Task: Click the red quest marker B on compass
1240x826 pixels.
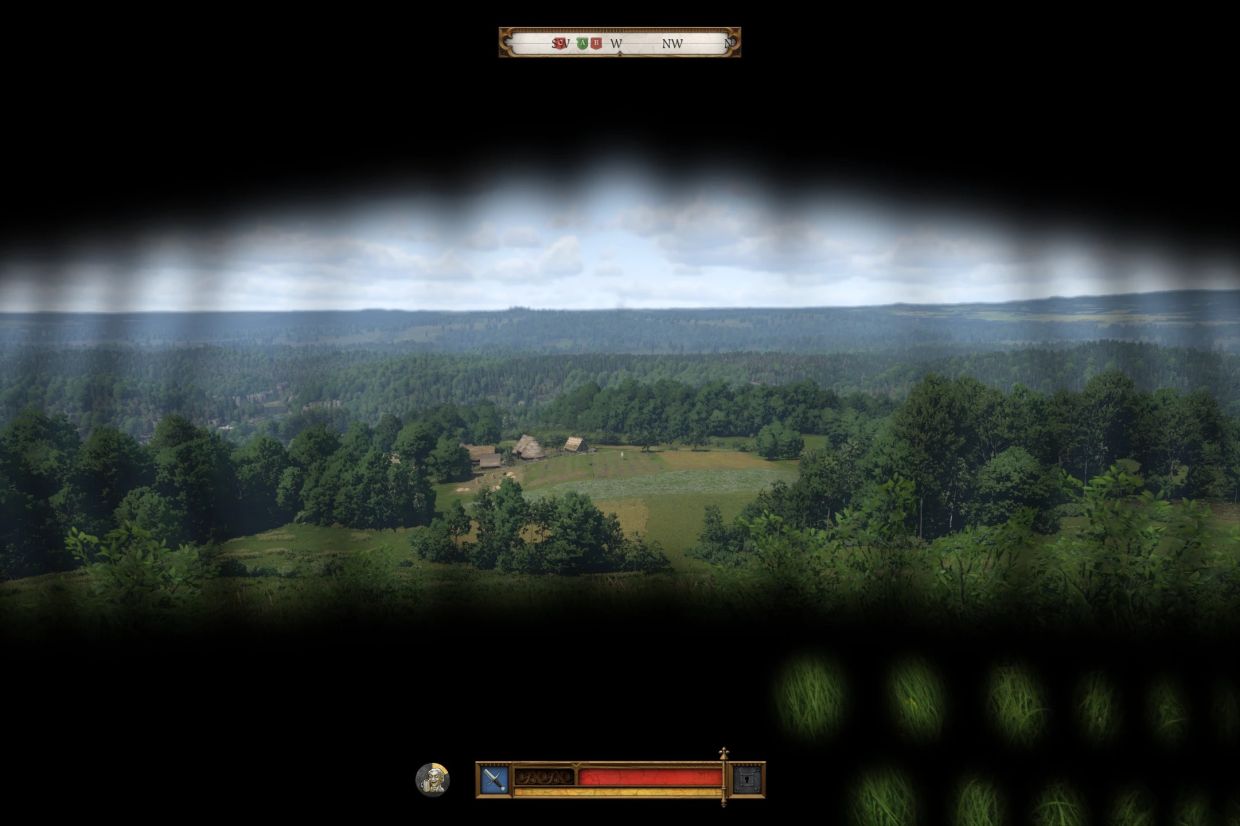Action: [596, 43]
